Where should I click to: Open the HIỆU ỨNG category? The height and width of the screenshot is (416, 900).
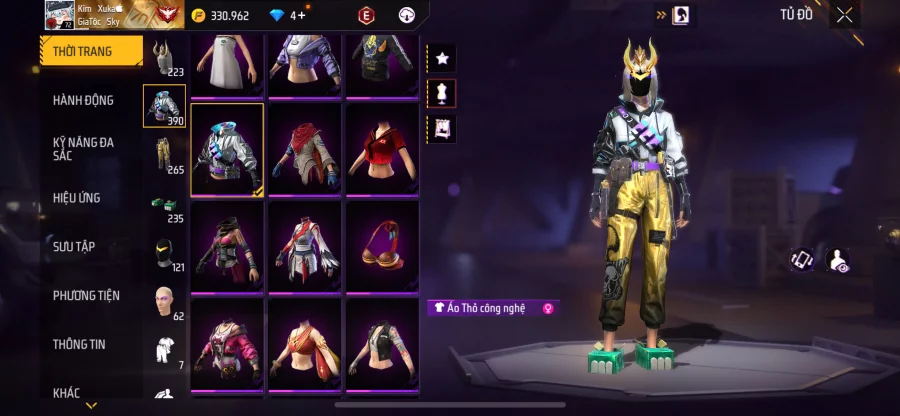click(x=78, y=198)
